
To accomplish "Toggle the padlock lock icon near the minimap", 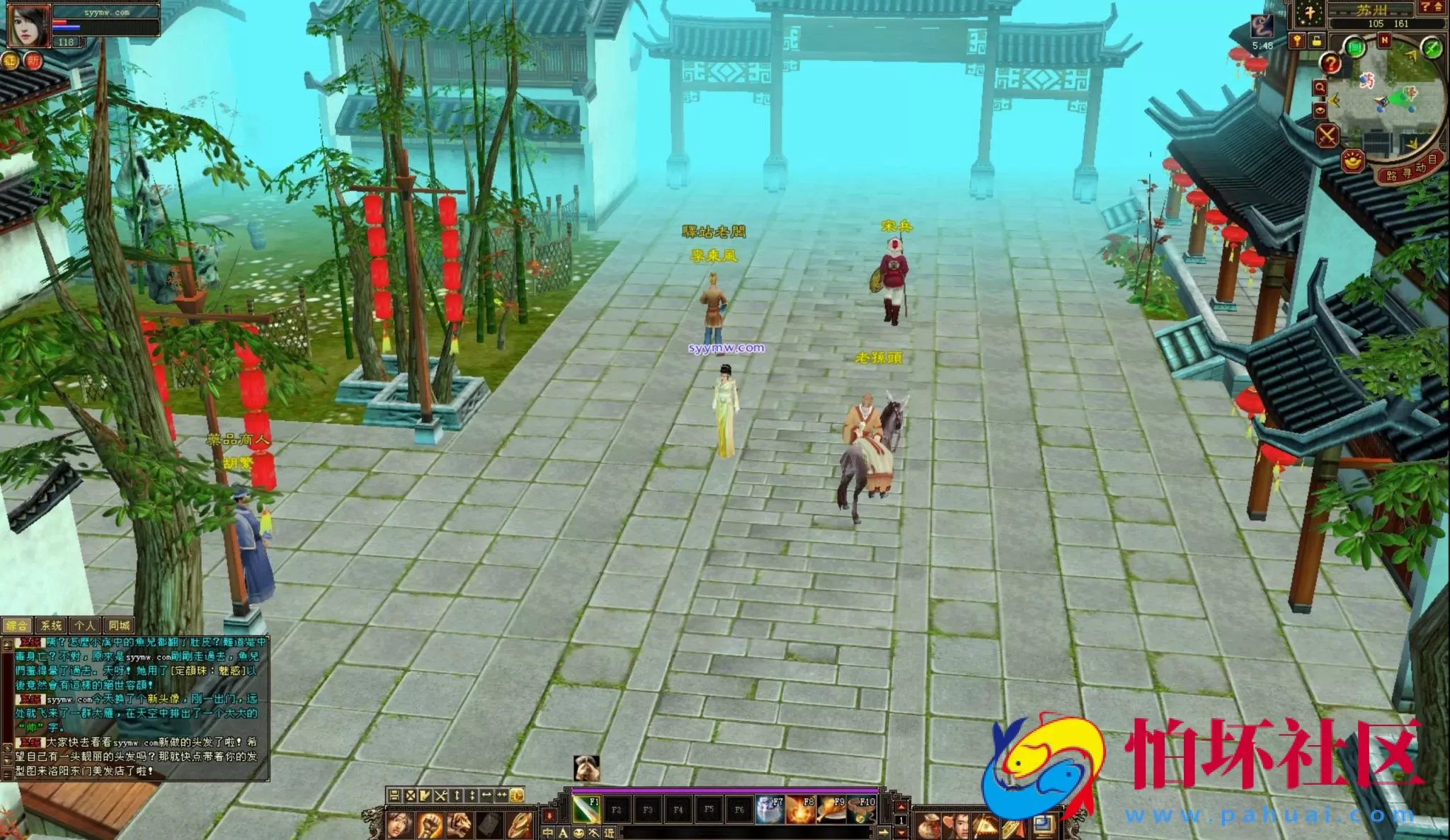I will point(1315,39).
